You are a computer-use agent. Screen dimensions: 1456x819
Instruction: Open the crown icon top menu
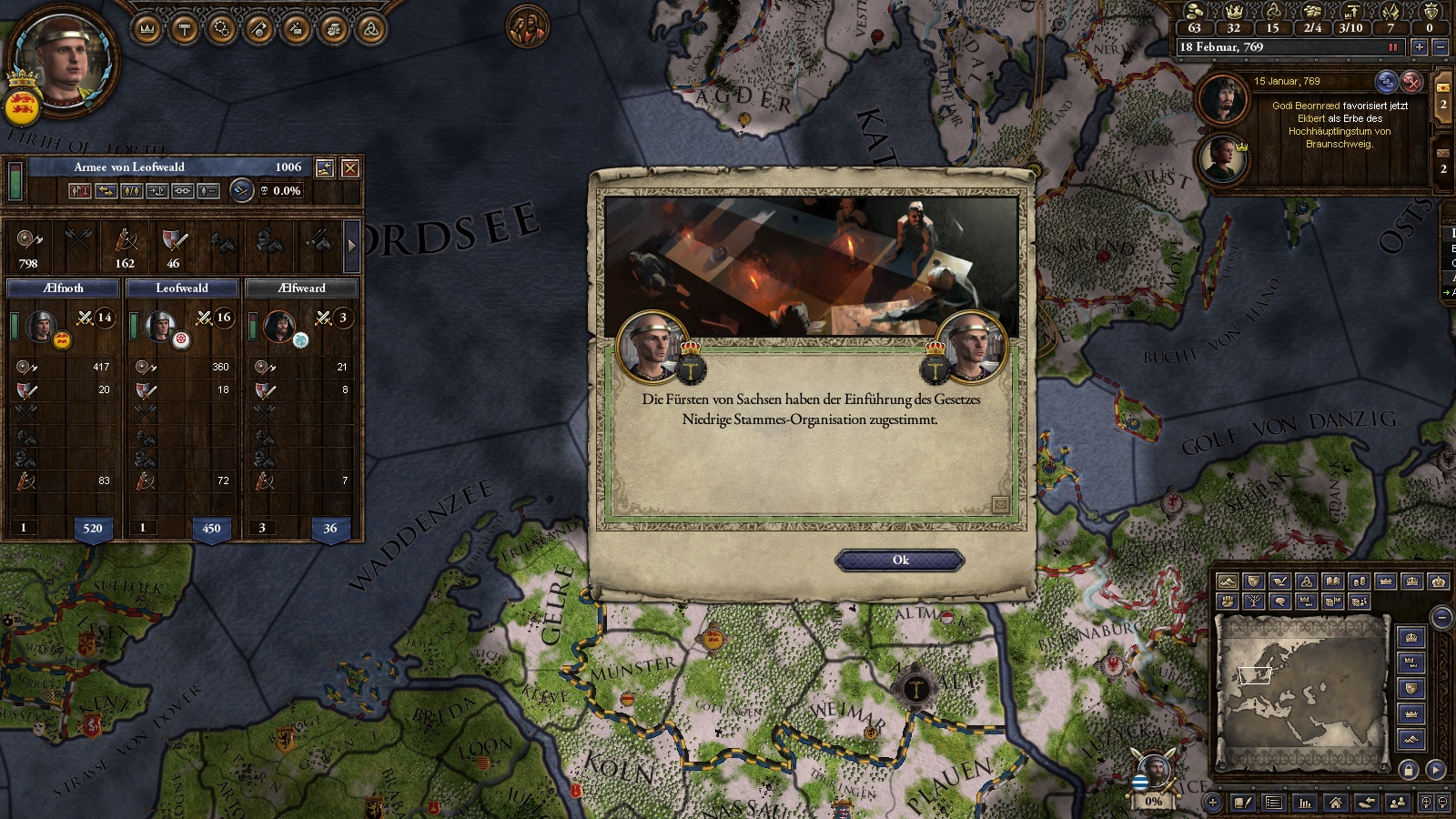pos(147,30)
